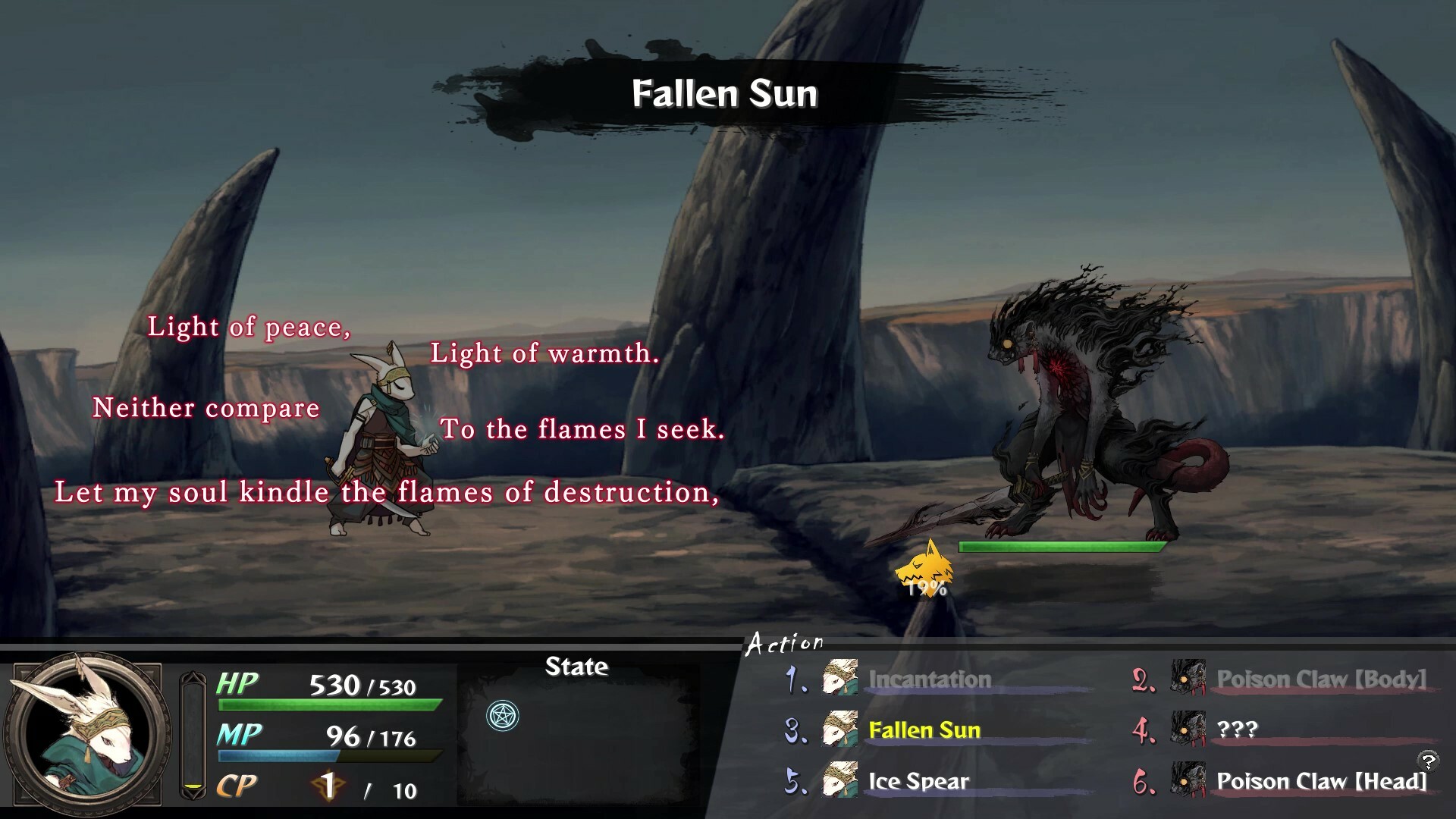Viewport: 1456px width, 819px height.
Task: Click the enemy's green health bar
Action: coord(1064,545)
